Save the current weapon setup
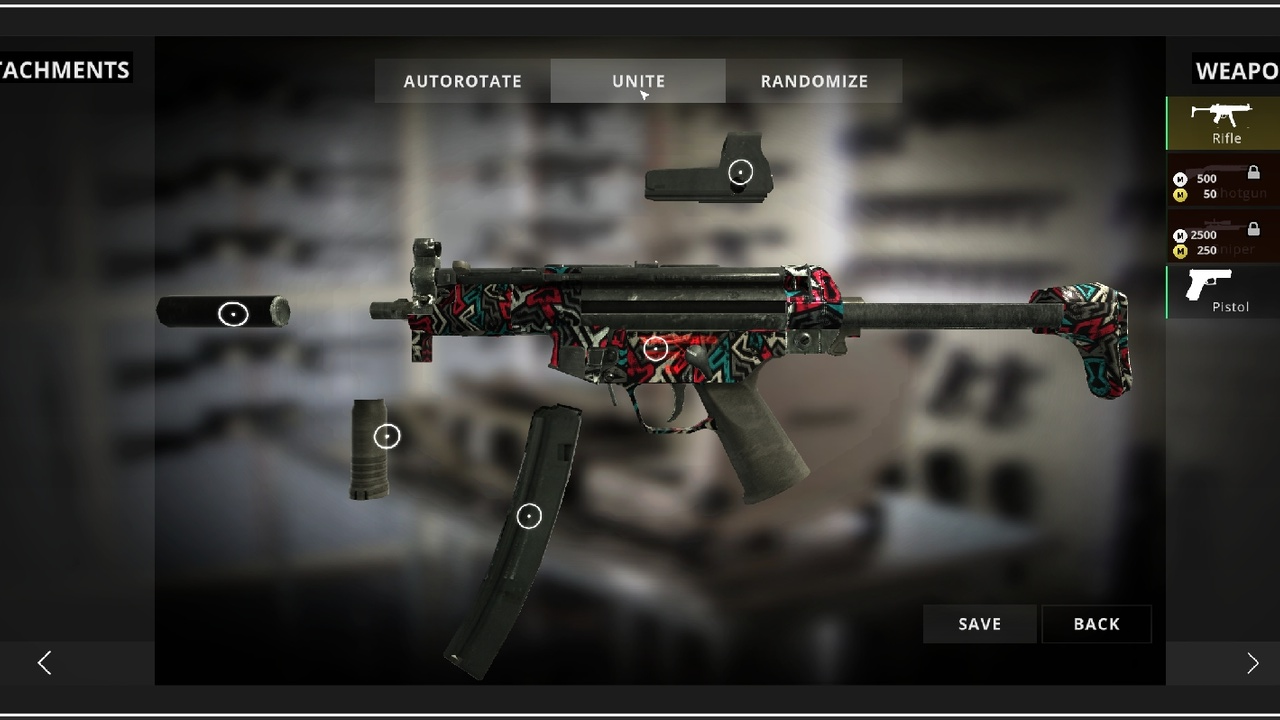 (x=979, y=624)
